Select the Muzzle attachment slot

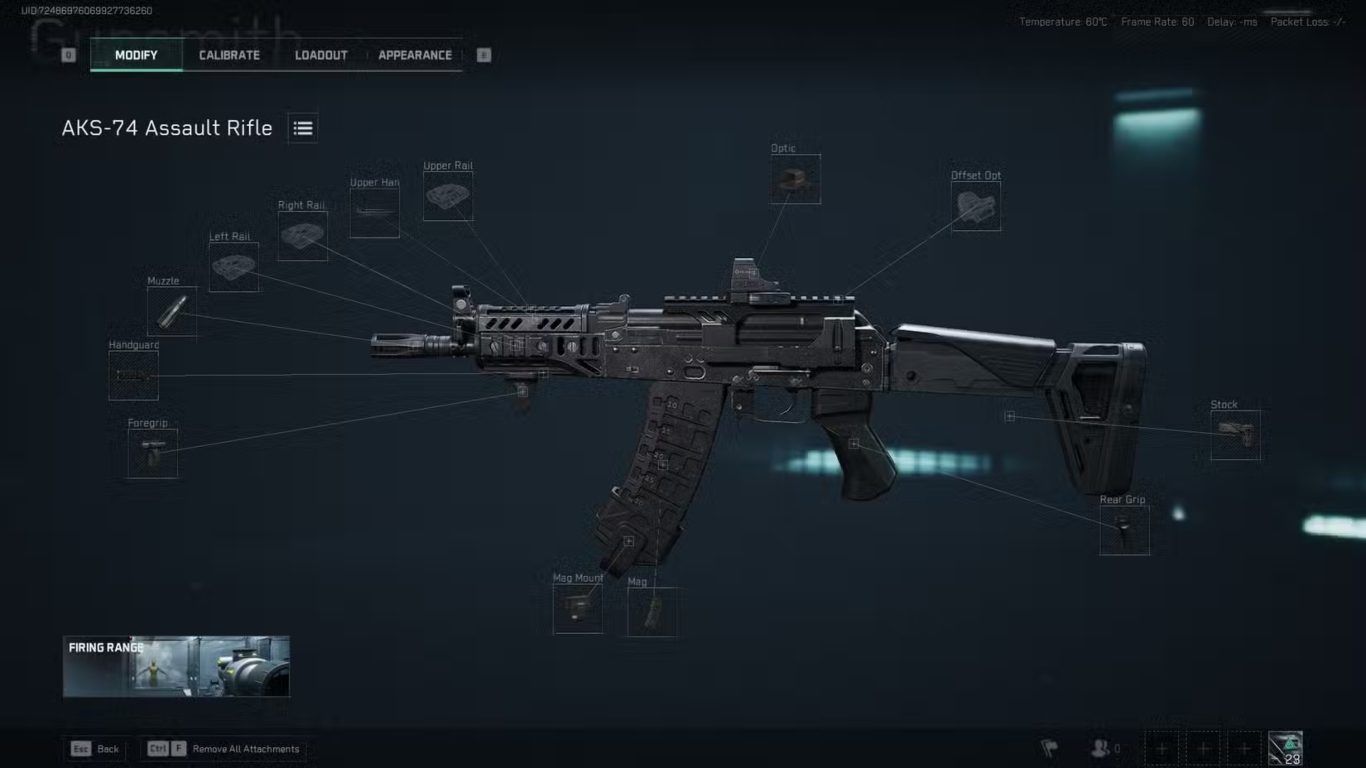coord(172,311)
